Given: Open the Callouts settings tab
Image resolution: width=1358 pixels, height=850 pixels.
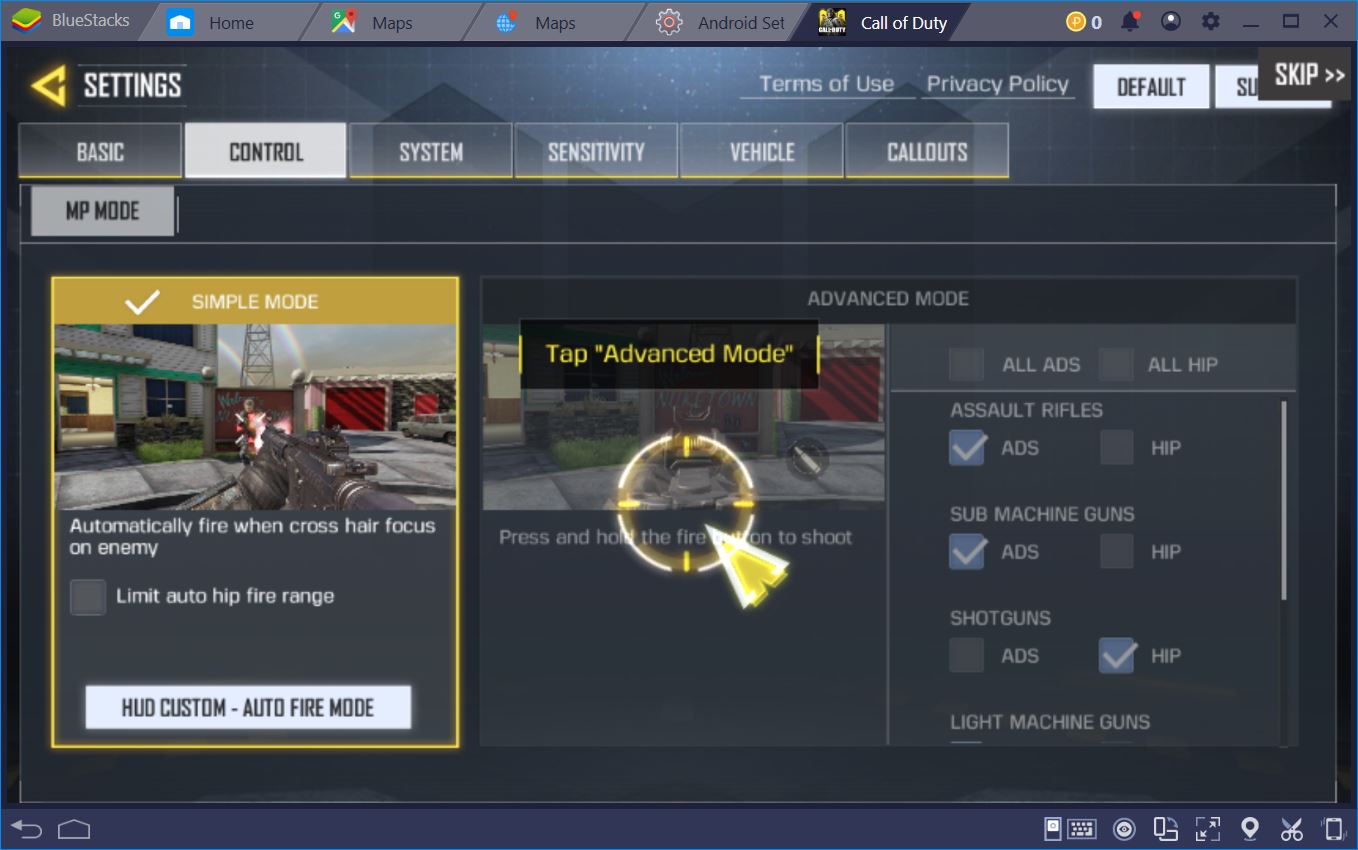Looking at the screenshot, I should 926,150.
